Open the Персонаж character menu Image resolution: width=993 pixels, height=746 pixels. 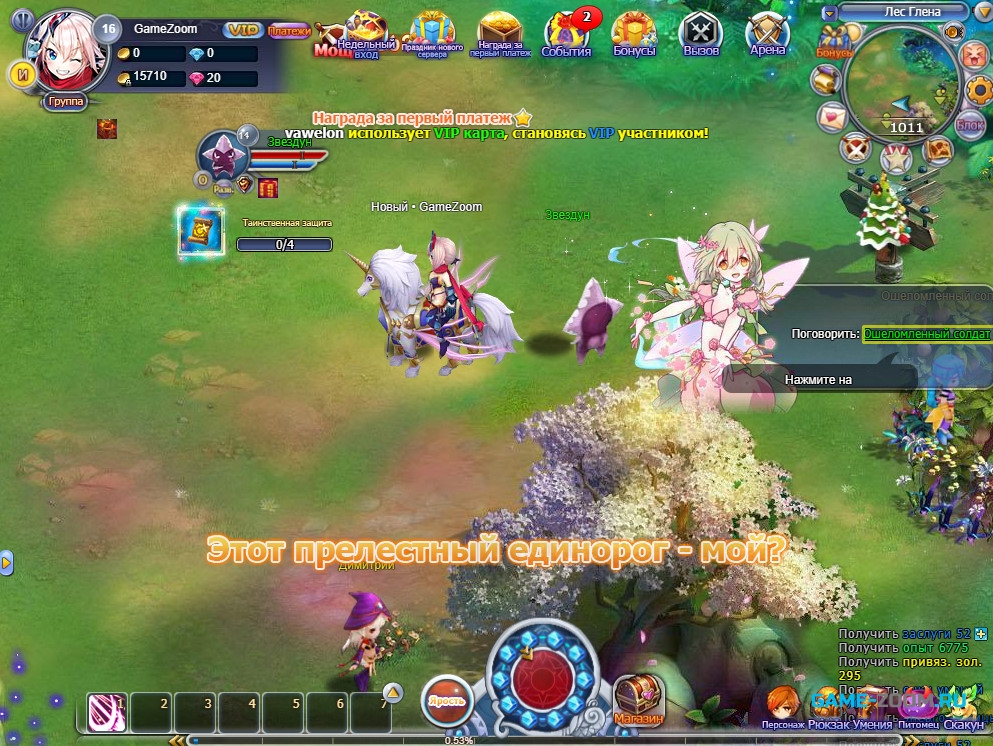(x=782, y=706)
